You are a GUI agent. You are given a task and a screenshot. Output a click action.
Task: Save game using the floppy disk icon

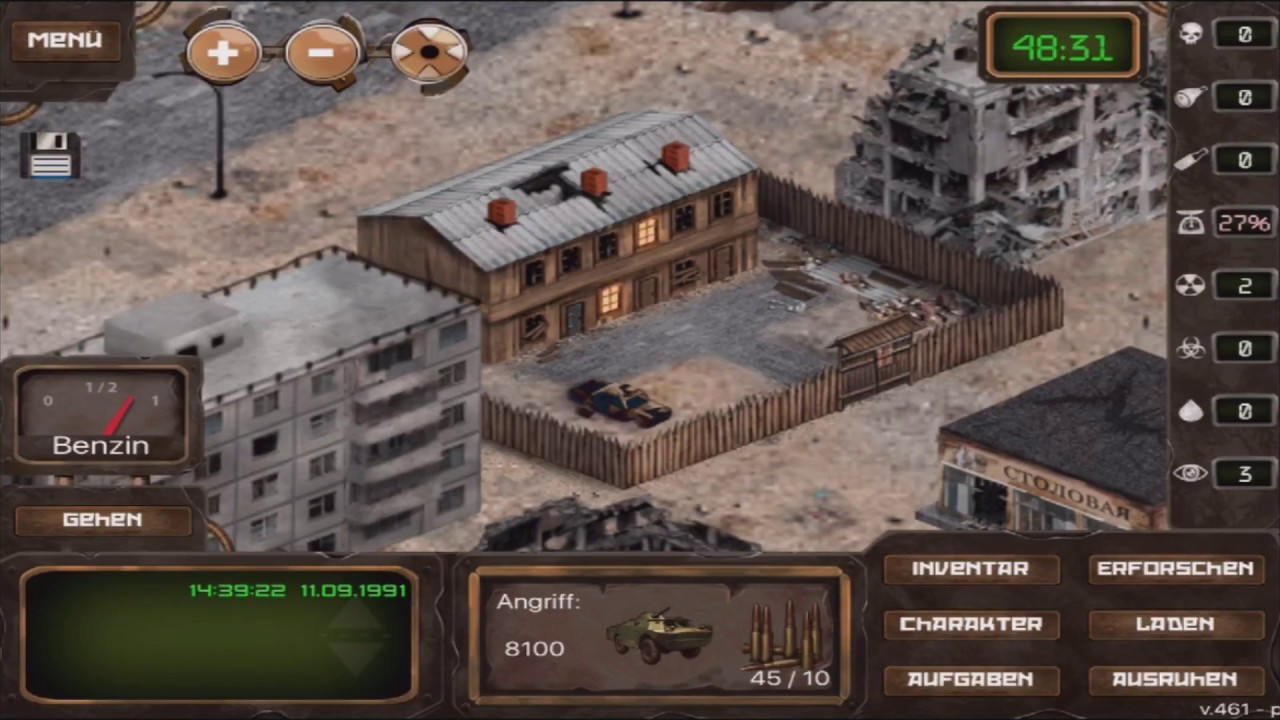click(50, 156)
